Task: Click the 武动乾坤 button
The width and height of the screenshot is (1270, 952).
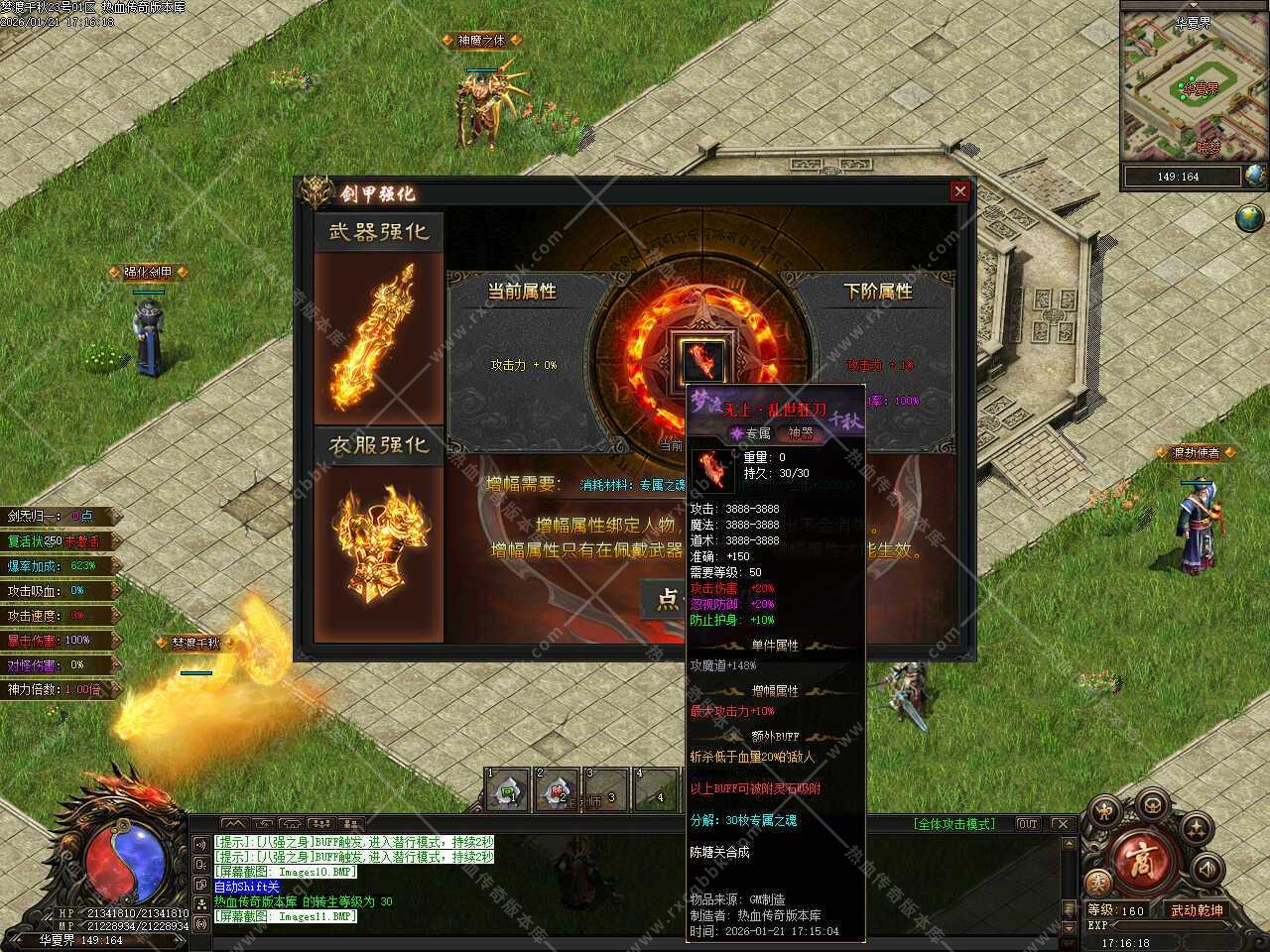Action: click(1196, 910)
